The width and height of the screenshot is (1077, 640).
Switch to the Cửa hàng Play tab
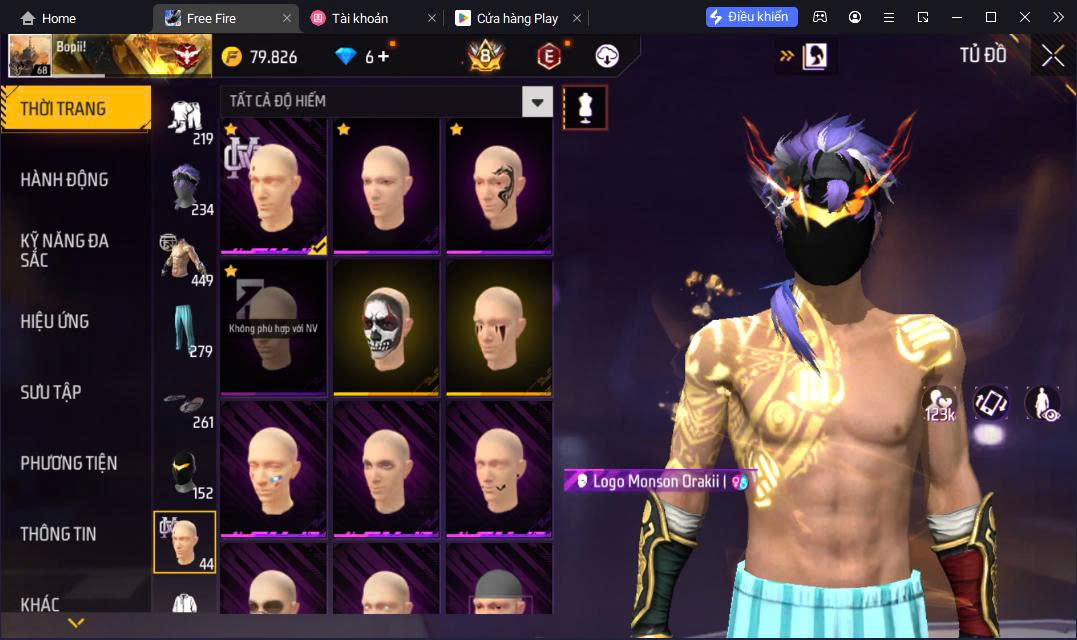point(508,18)
